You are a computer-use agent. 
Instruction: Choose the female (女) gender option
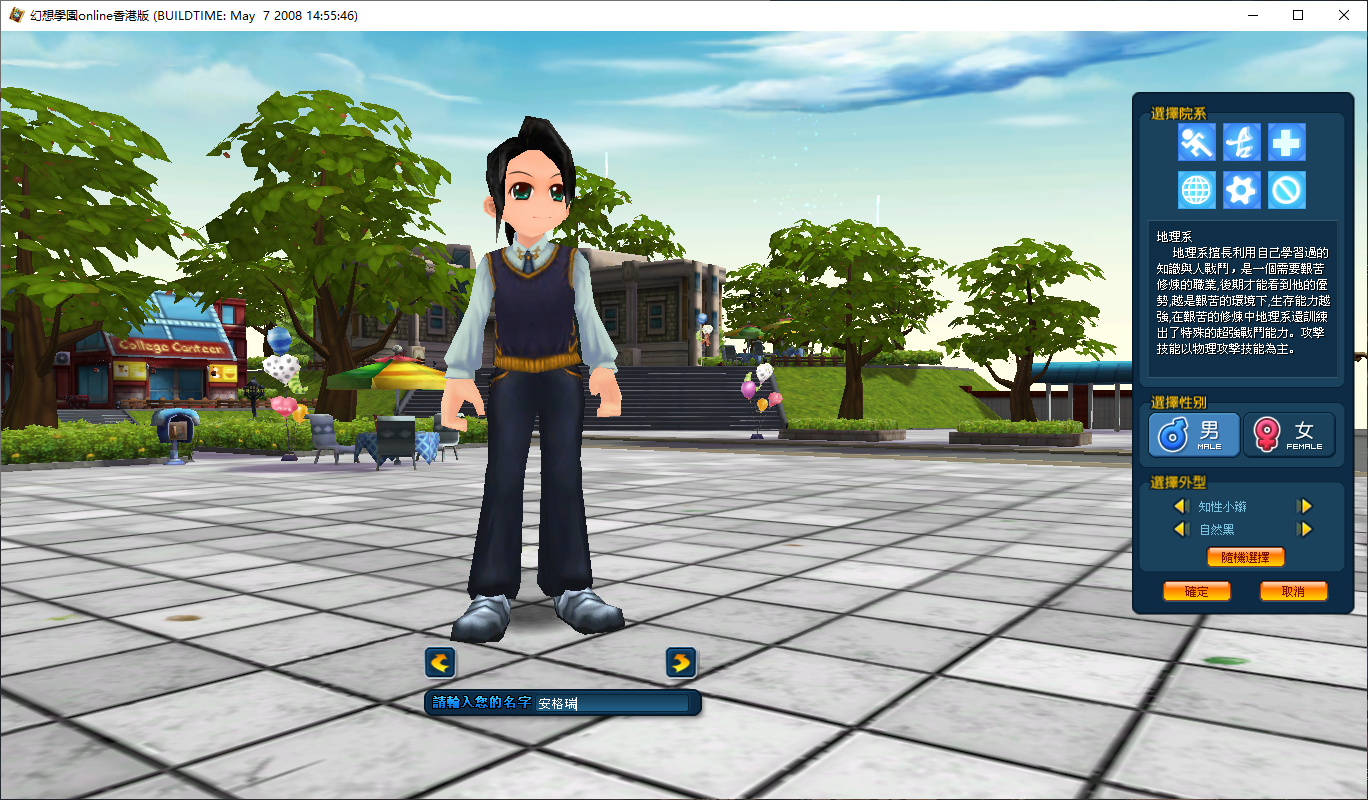[1289, 435]
